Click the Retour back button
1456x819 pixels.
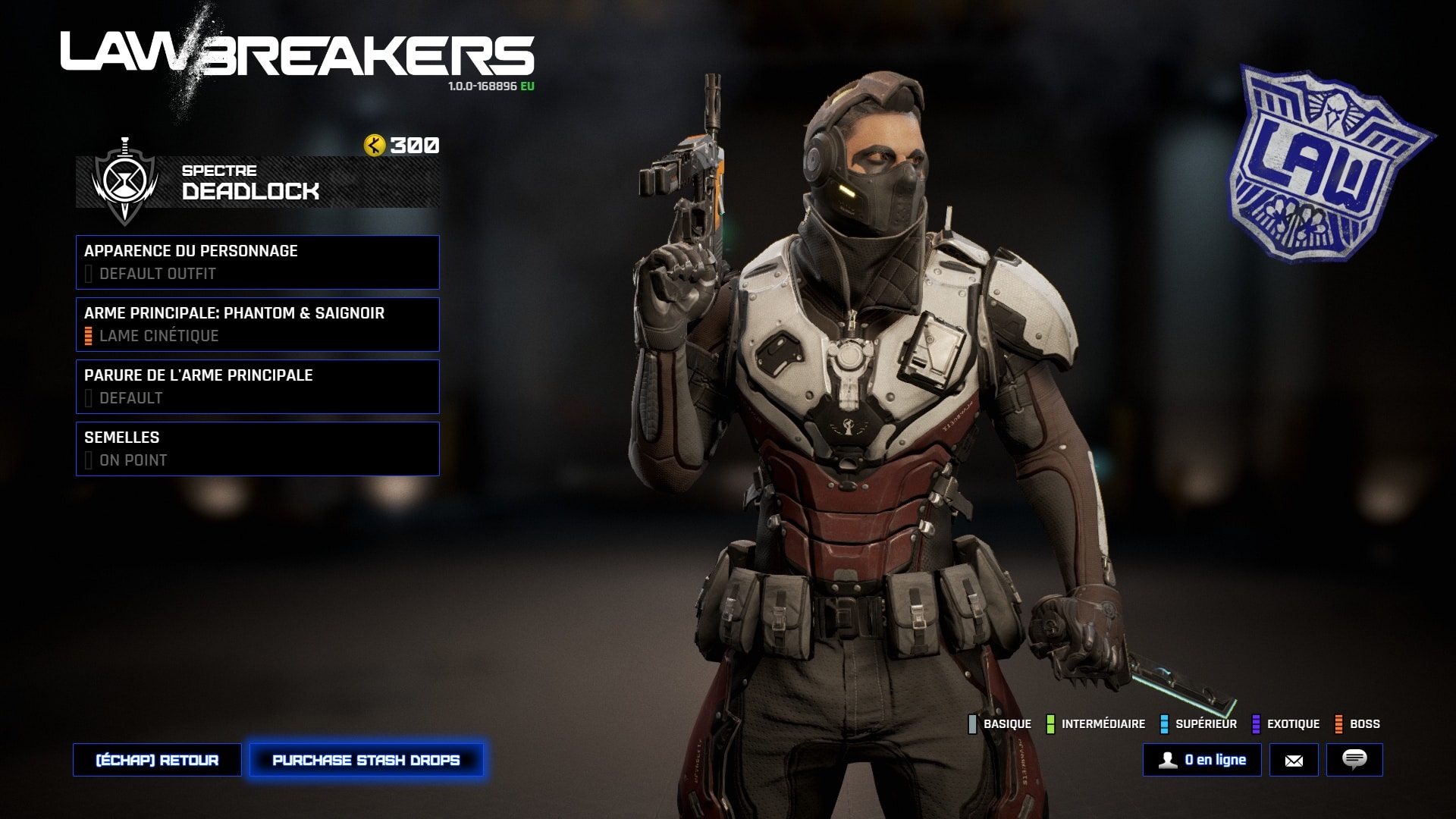pyautogui.click(x=157, y=760)
